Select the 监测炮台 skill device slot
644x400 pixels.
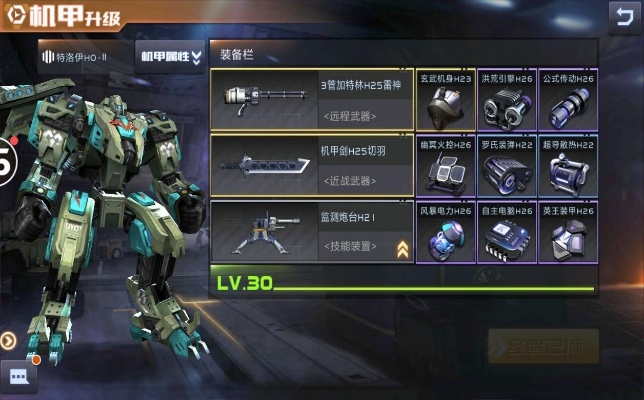[x=311, y=229]
